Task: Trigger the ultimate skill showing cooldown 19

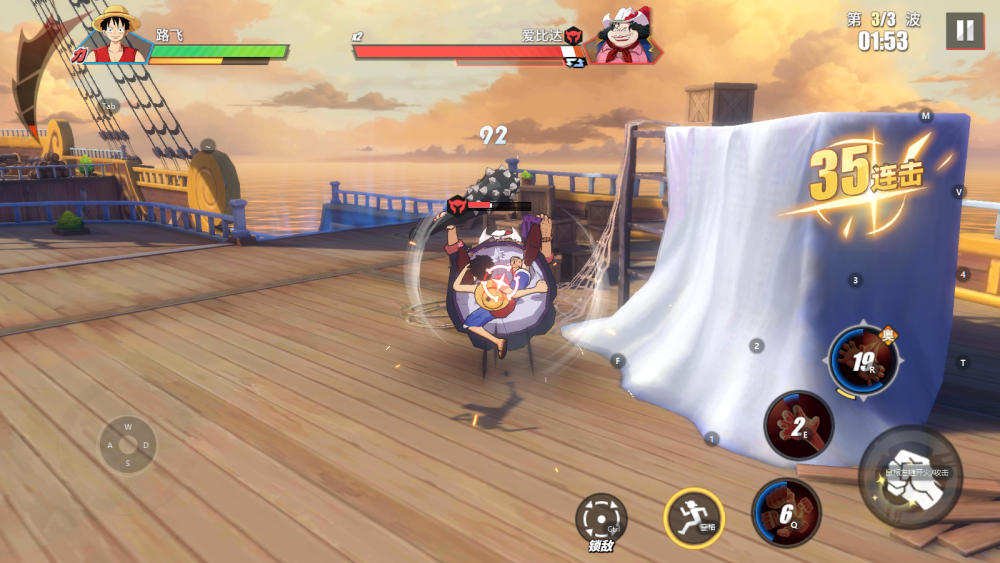Action: [864, 360]
